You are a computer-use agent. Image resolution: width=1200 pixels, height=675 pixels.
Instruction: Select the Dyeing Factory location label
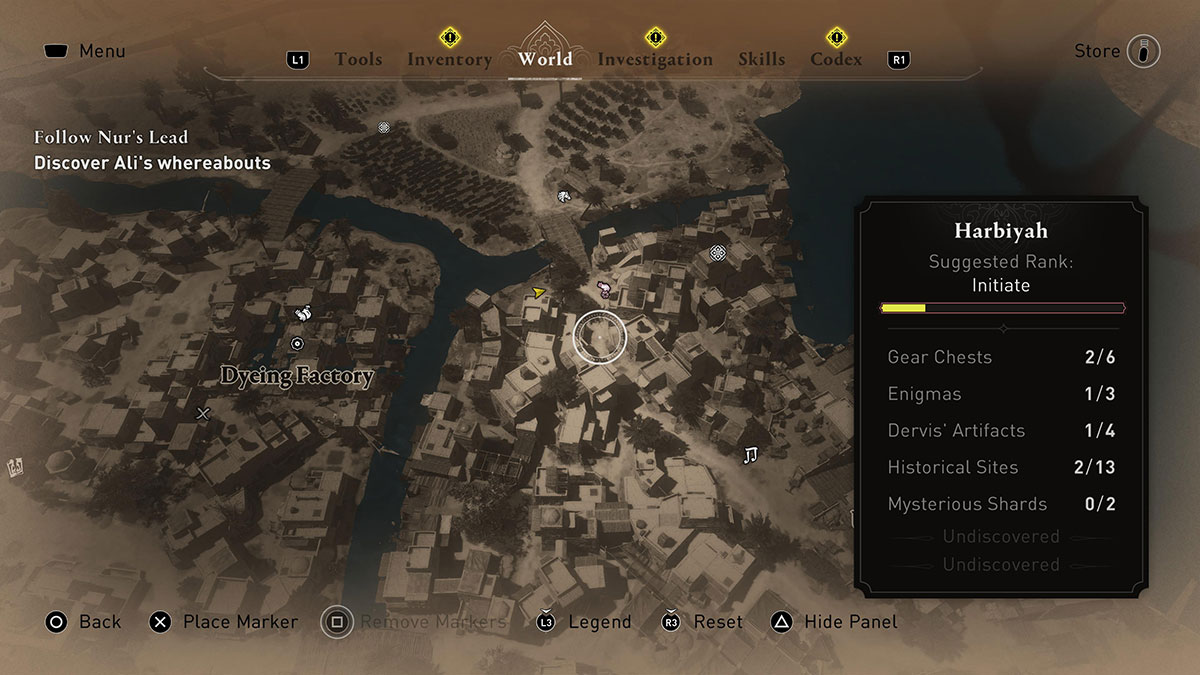(x=297, y=377)
